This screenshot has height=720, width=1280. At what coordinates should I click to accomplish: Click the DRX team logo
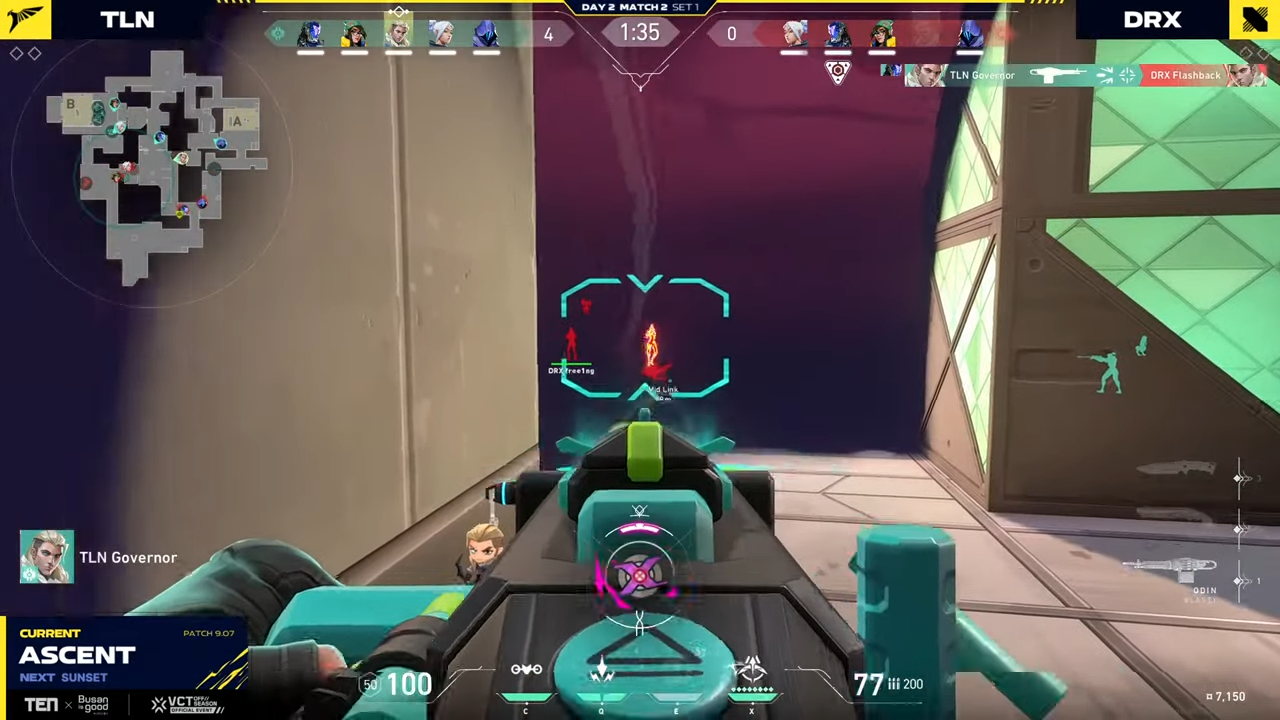tap(1254, 19)
